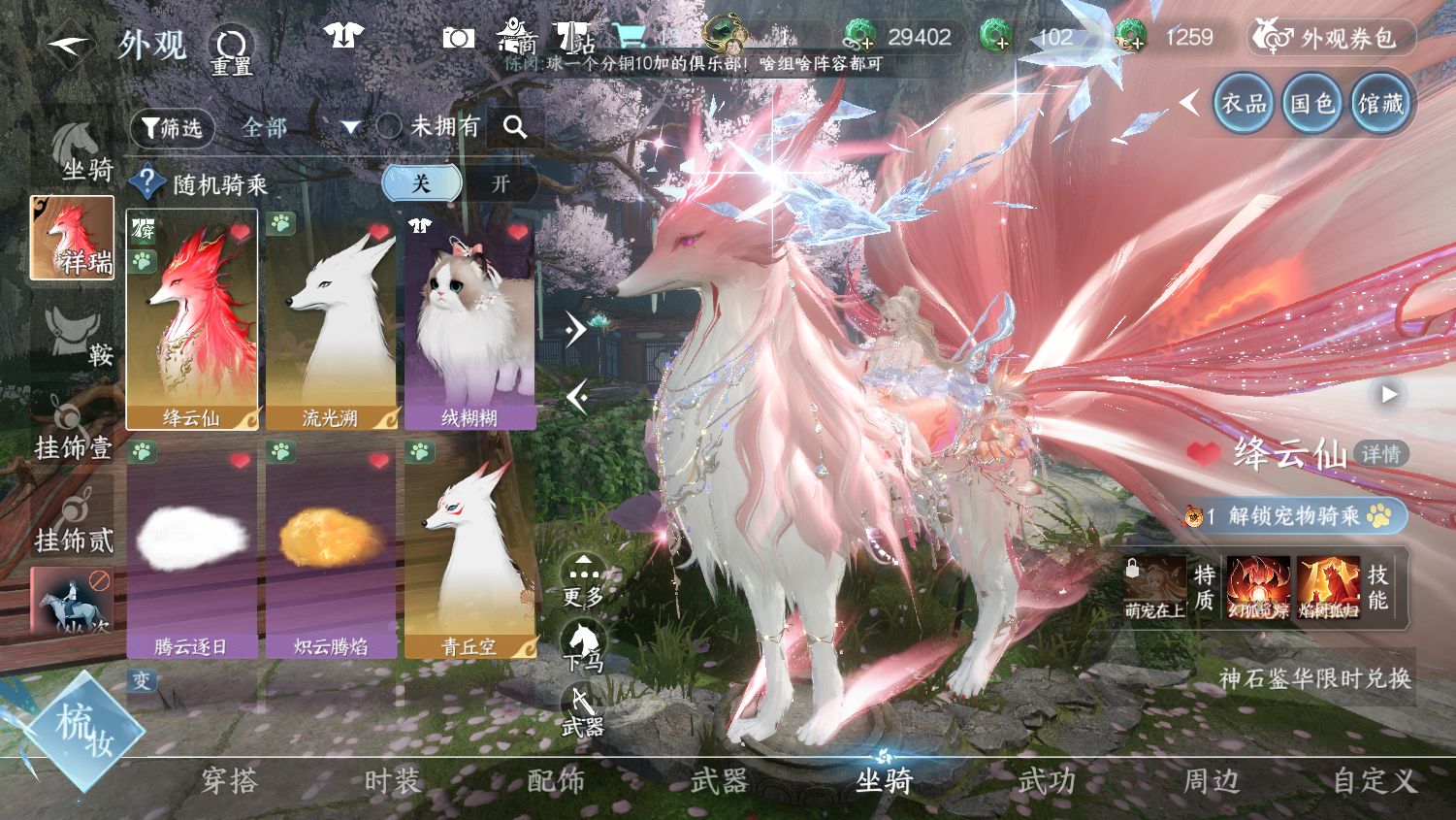
Task: Click the 下马 dismount button
Action: point(582,647)
